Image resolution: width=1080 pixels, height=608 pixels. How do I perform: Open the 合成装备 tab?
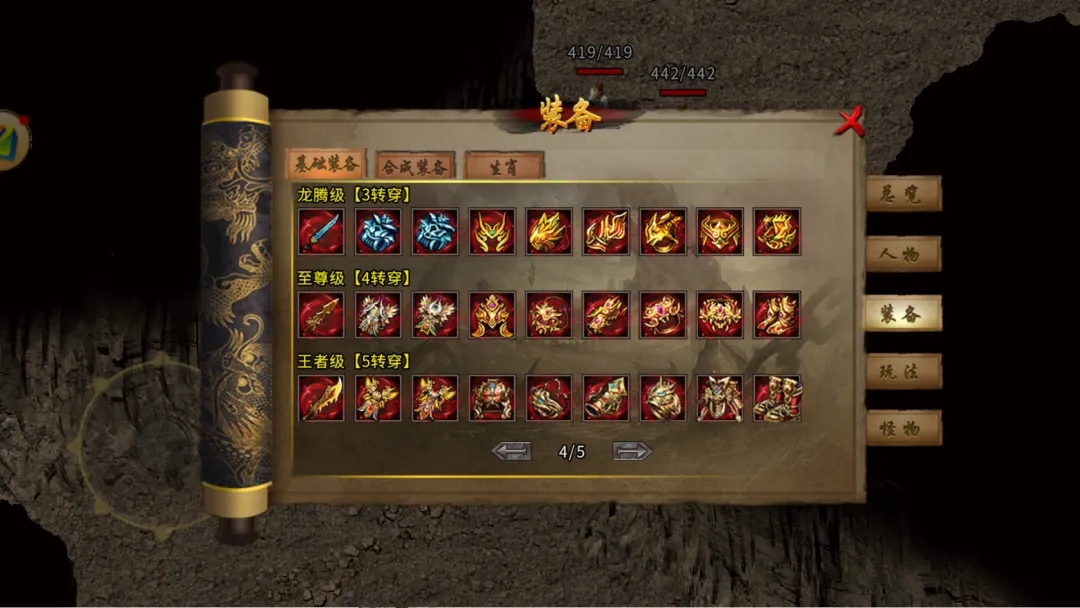[415, 166]
